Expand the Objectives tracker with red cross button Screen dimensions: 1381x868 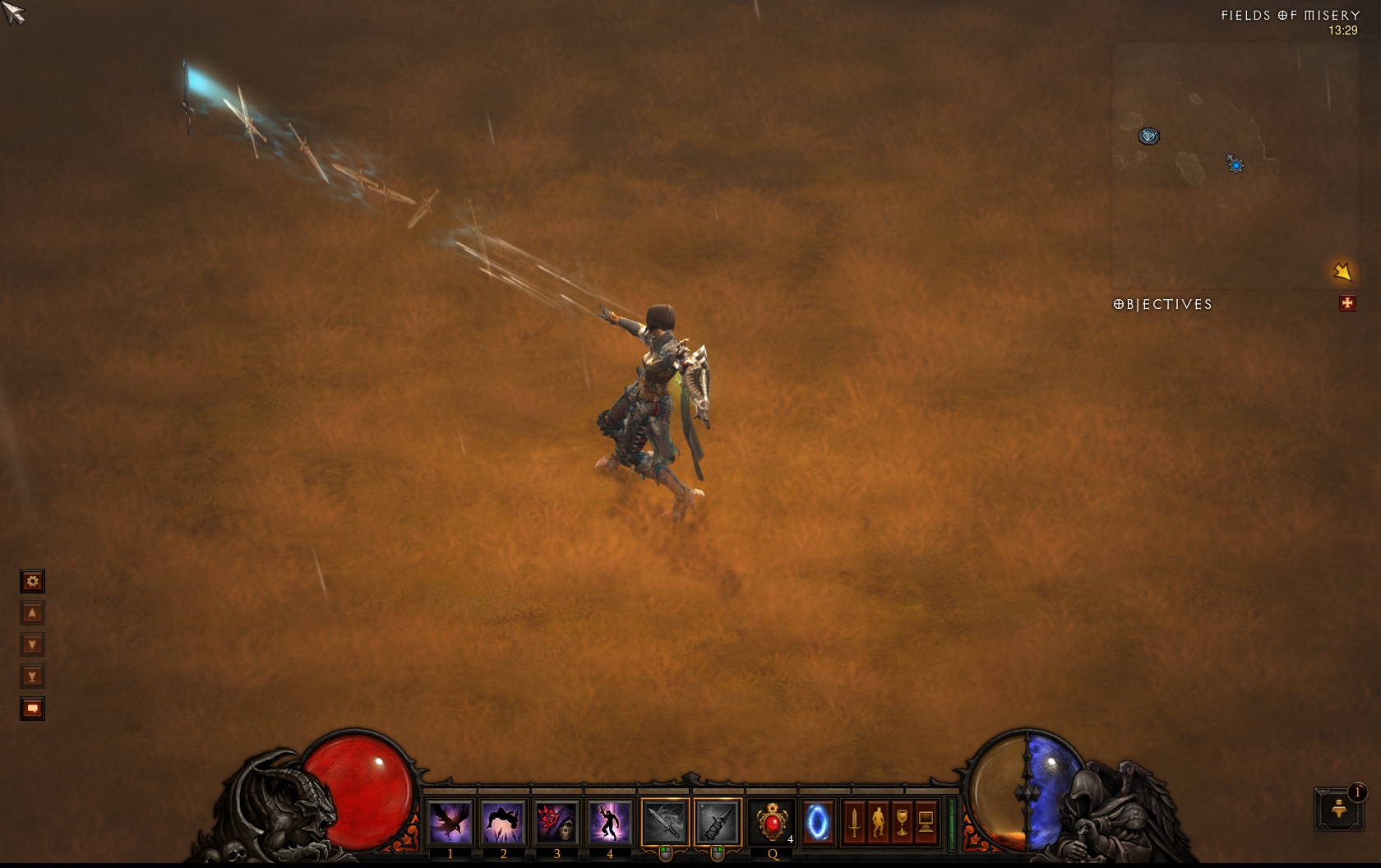(x=1346, y=303)
